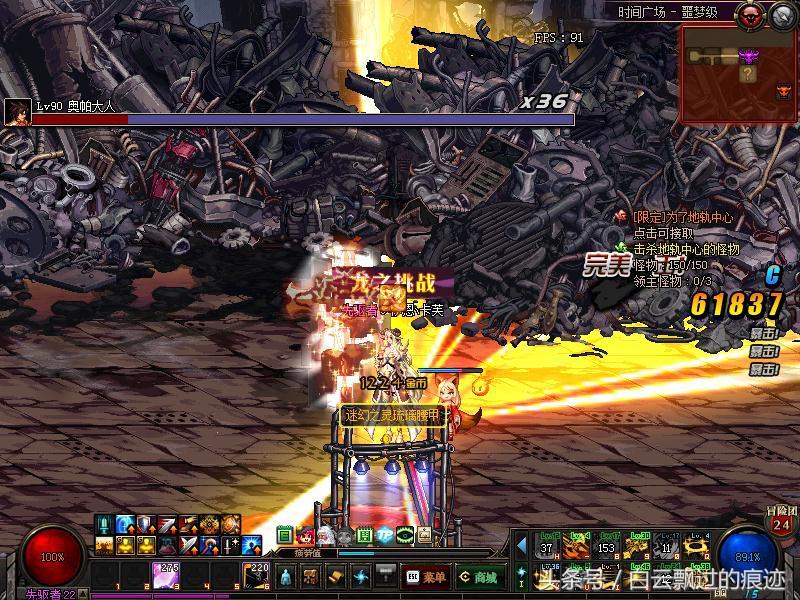Select Lv90 奥帕大人 boss portrait
Image resolution: width=800 pixels, height=600 pixels.
click(16, 112)
